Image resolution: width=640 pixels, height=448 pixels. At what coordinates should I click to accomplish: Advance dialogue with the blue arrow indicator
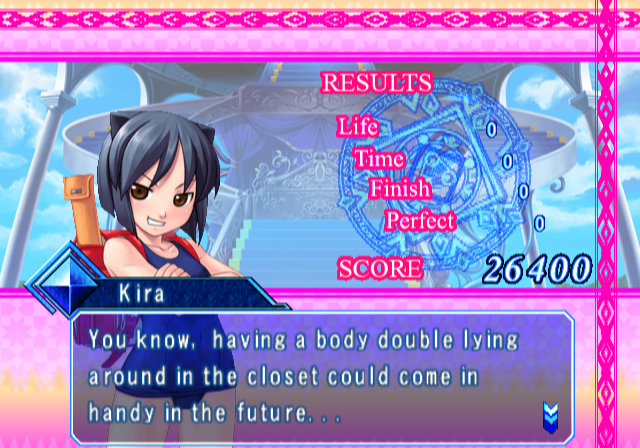pyautogui.click(x=549, y=412)
